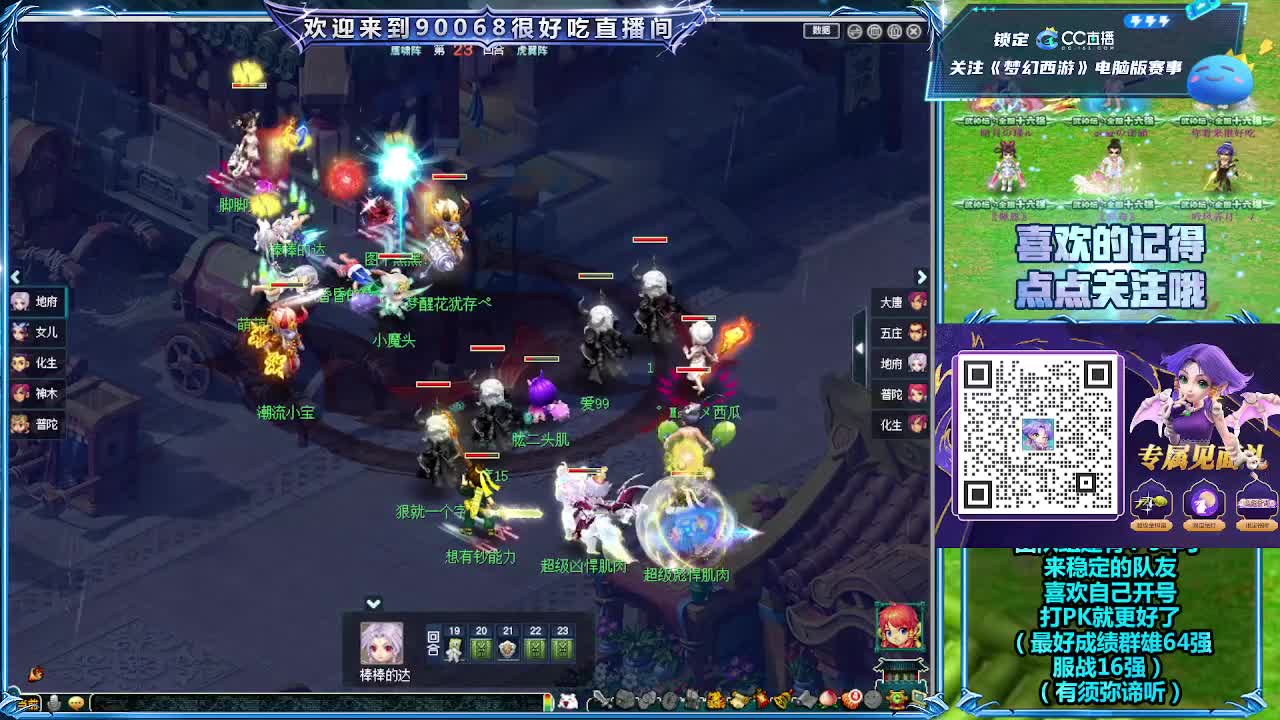Select the round 23 skill icon in battle timeline

561,650
